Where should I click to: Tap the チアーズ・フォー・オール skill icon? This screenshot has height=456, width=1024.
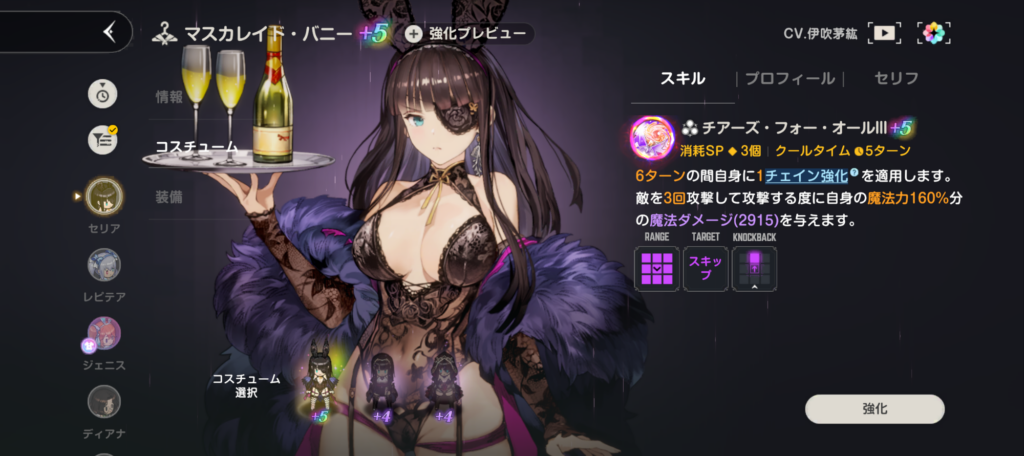pyautogui.click(x=651, y=139)
